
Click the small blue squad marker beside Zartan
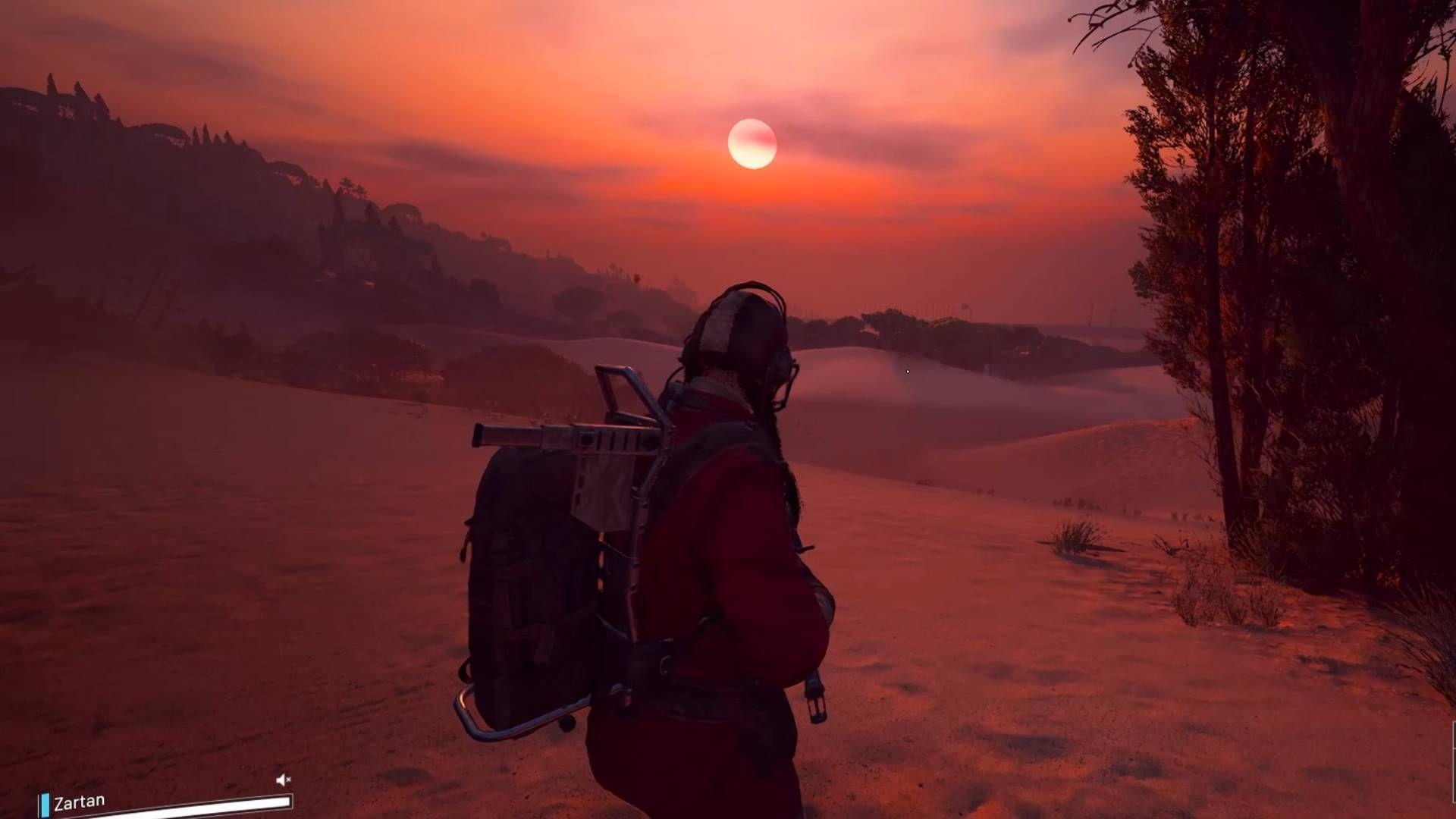[x=45, y=802]
